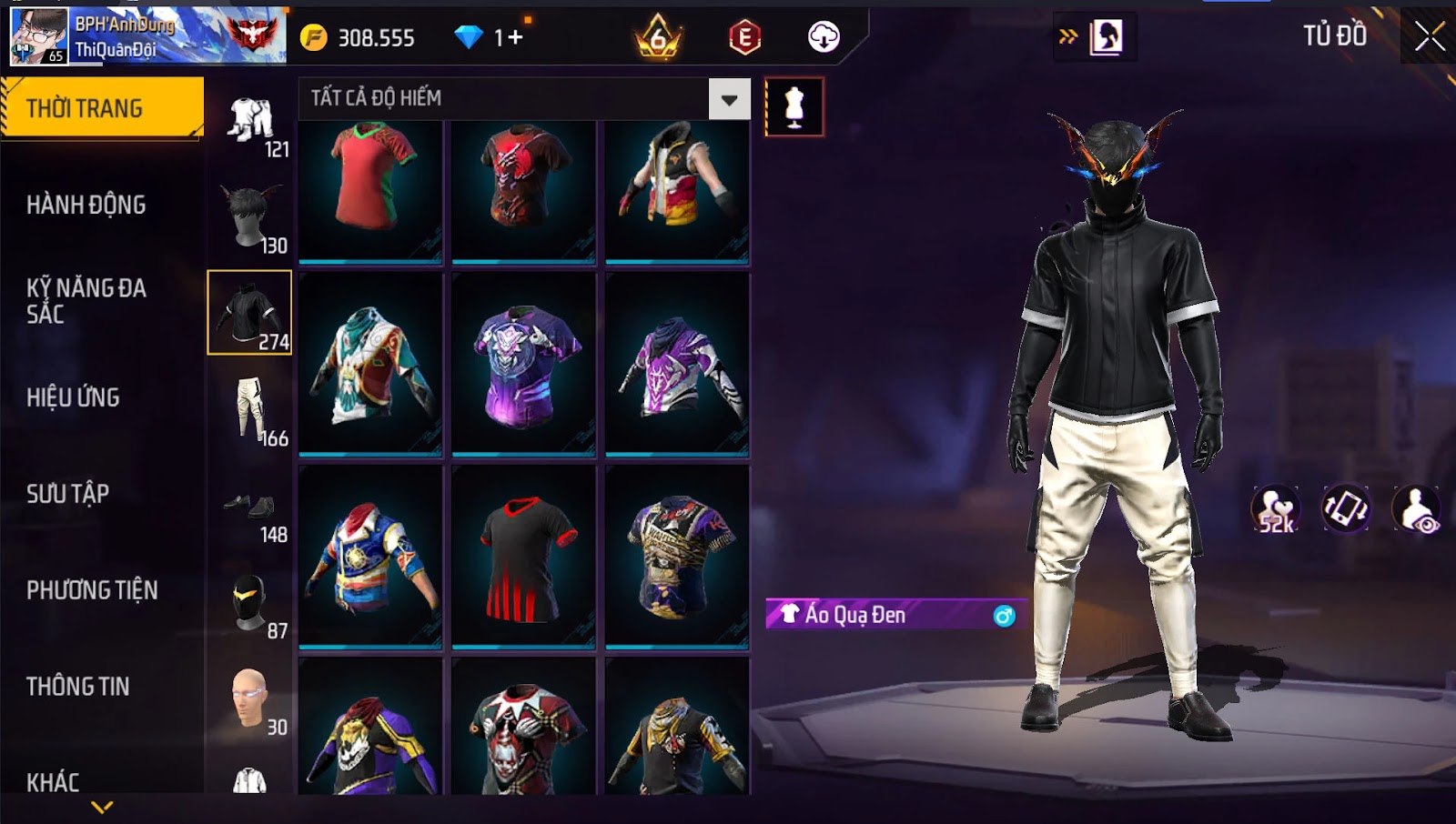Choose the shoes category with 148 items
The width and height of the screenshot is (1456, 824).
250,509
